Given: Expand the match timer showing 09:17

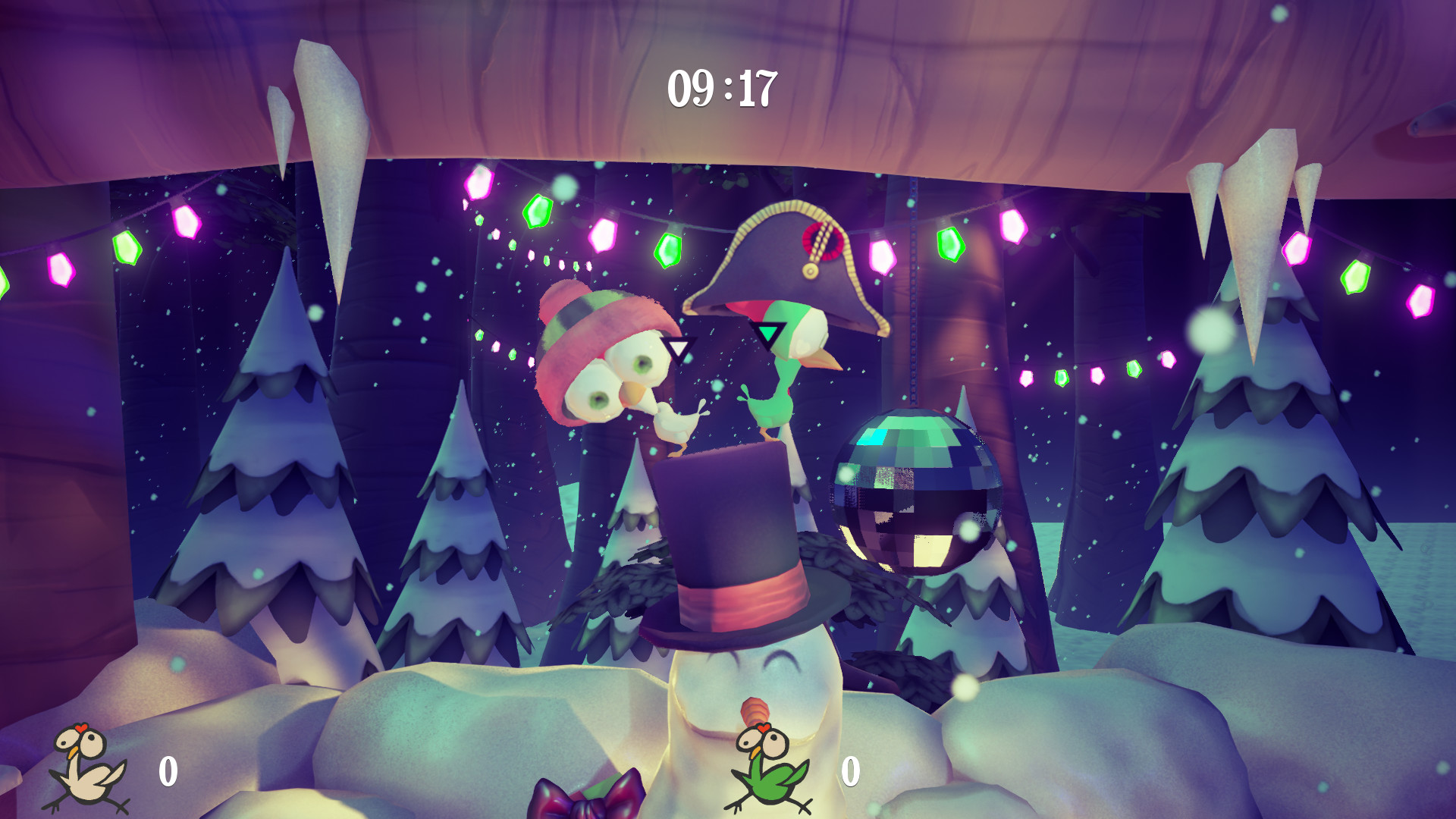Looking at the screenshot, I should point(721,88).
